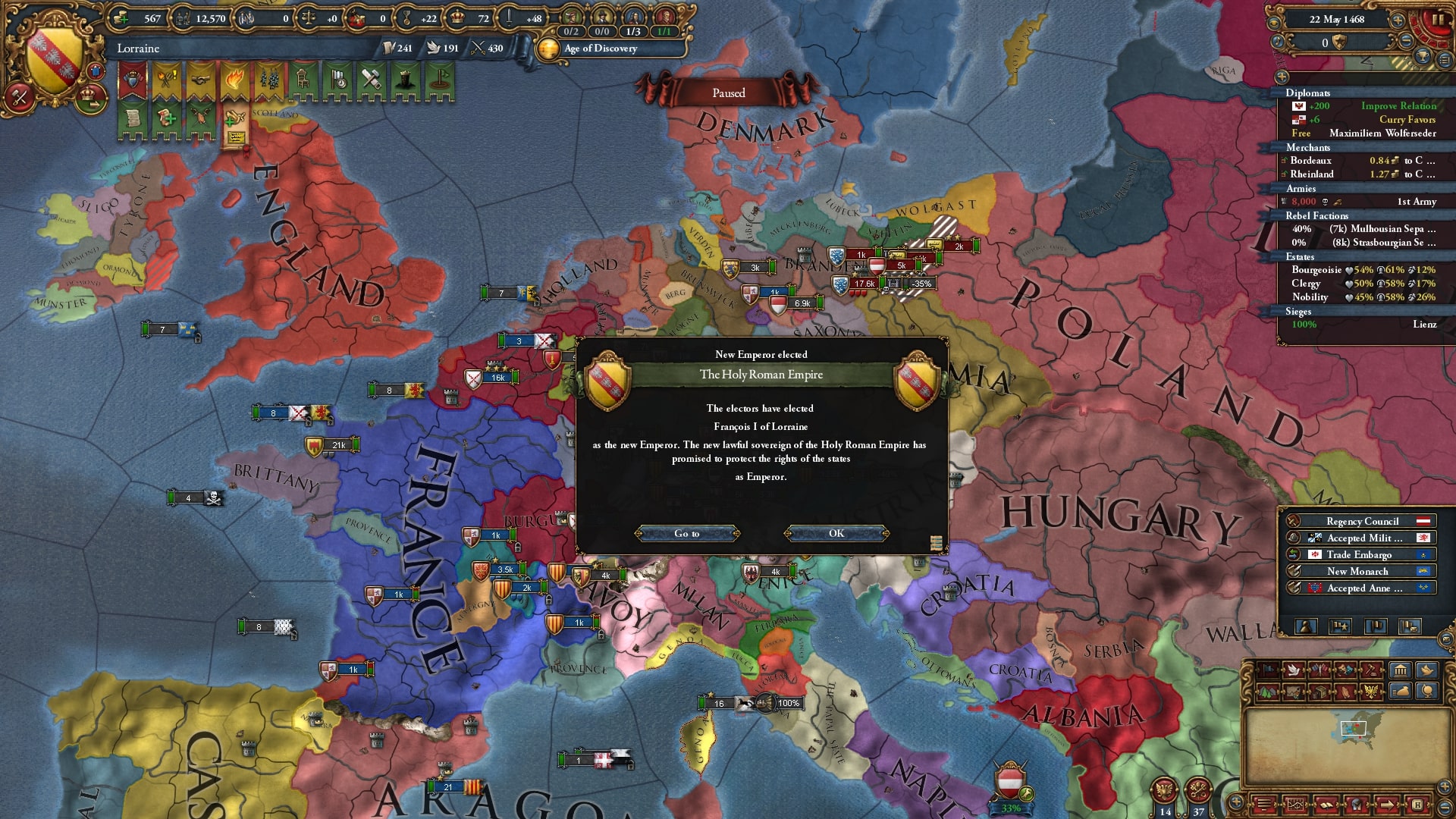
Task: Open Lorraine's country shield menu
Action: click(x=53, y=59)
